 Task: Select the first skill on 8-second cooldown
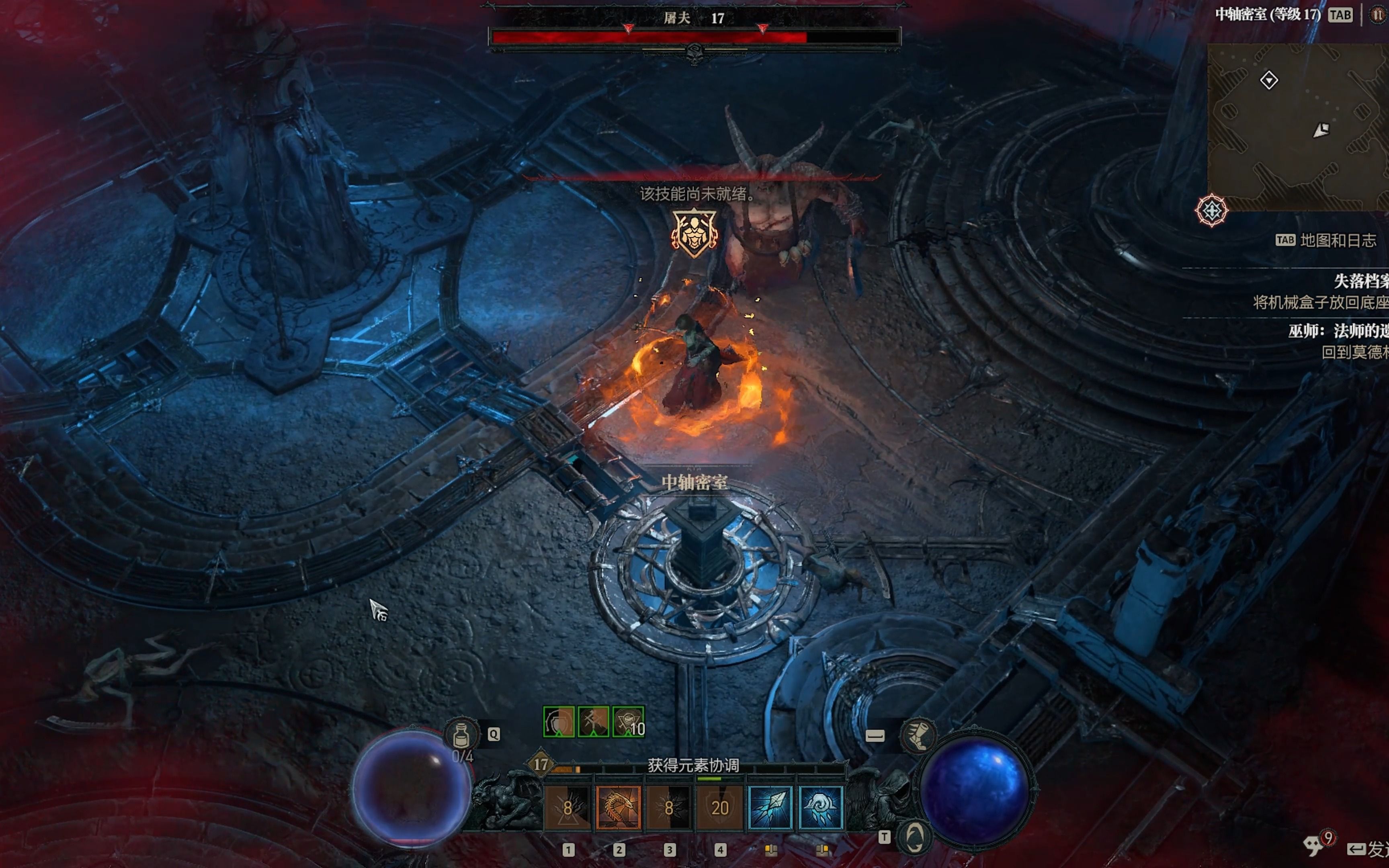tap(567, 808)
